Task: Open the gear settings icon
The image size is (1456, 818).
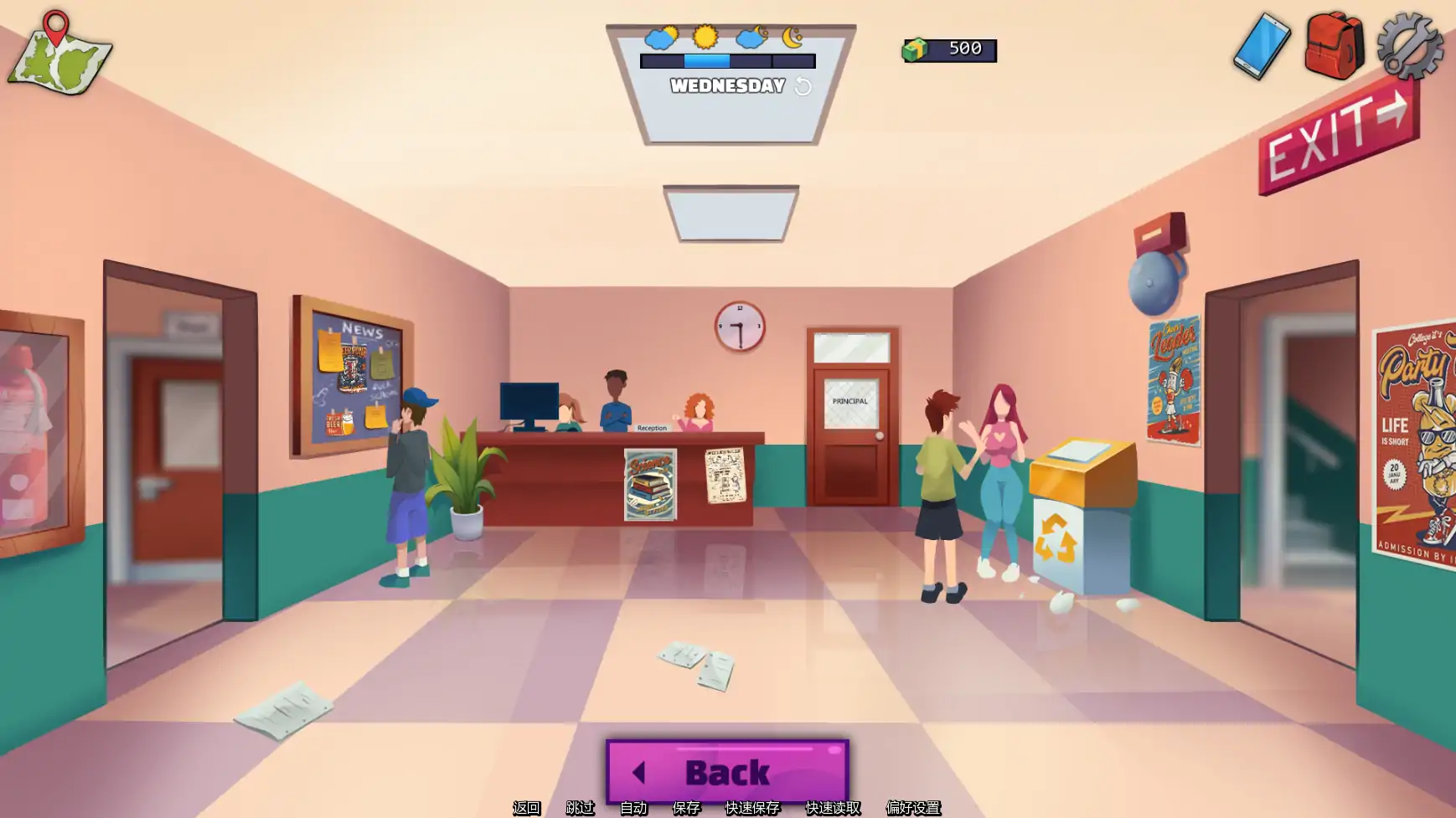Action: [1410, 47]
